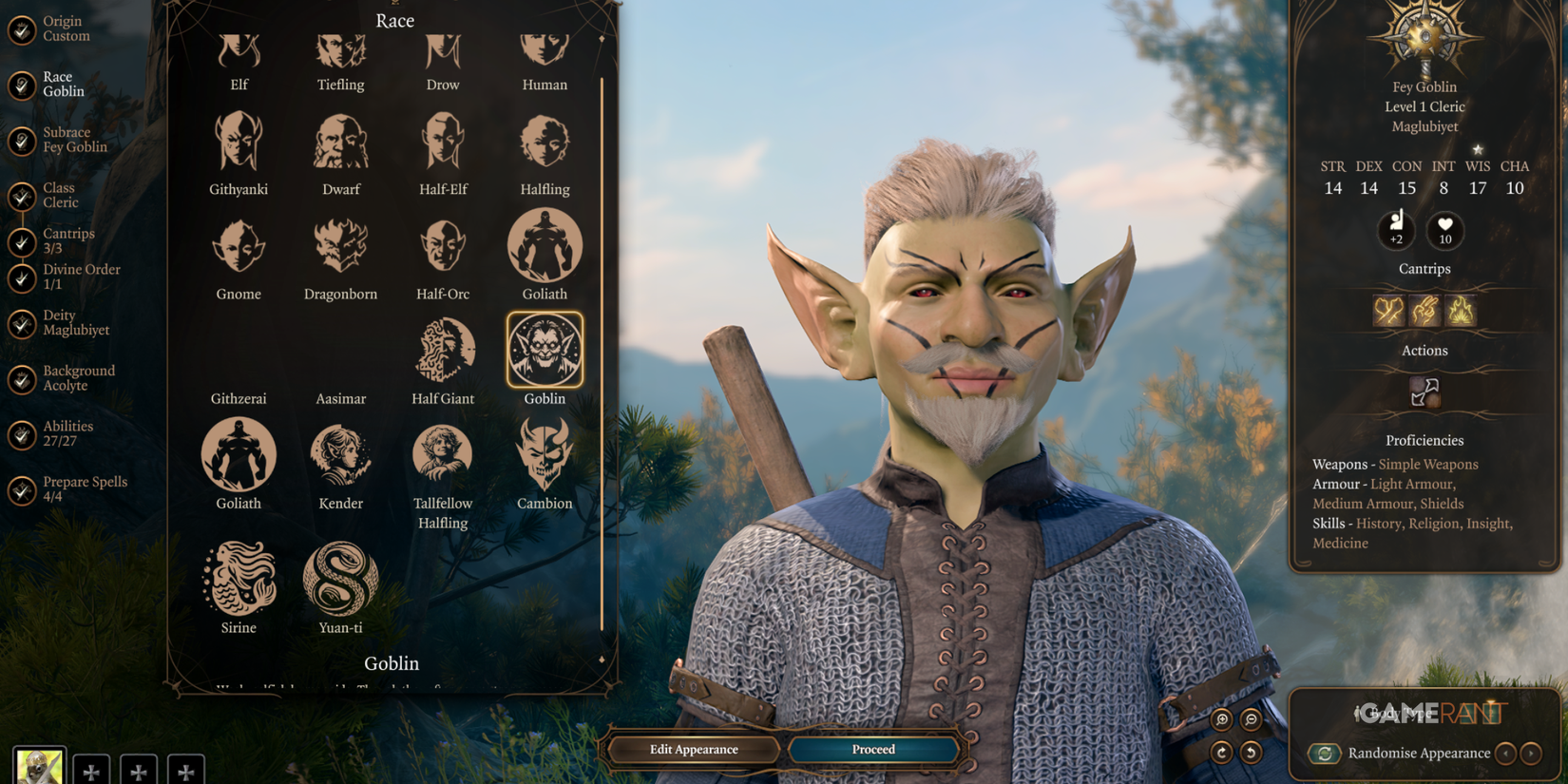The image size is (1568, 784).
Task: Click the movement speed +2 icon
Action: pyautogui.click(x=1396, y=231)
